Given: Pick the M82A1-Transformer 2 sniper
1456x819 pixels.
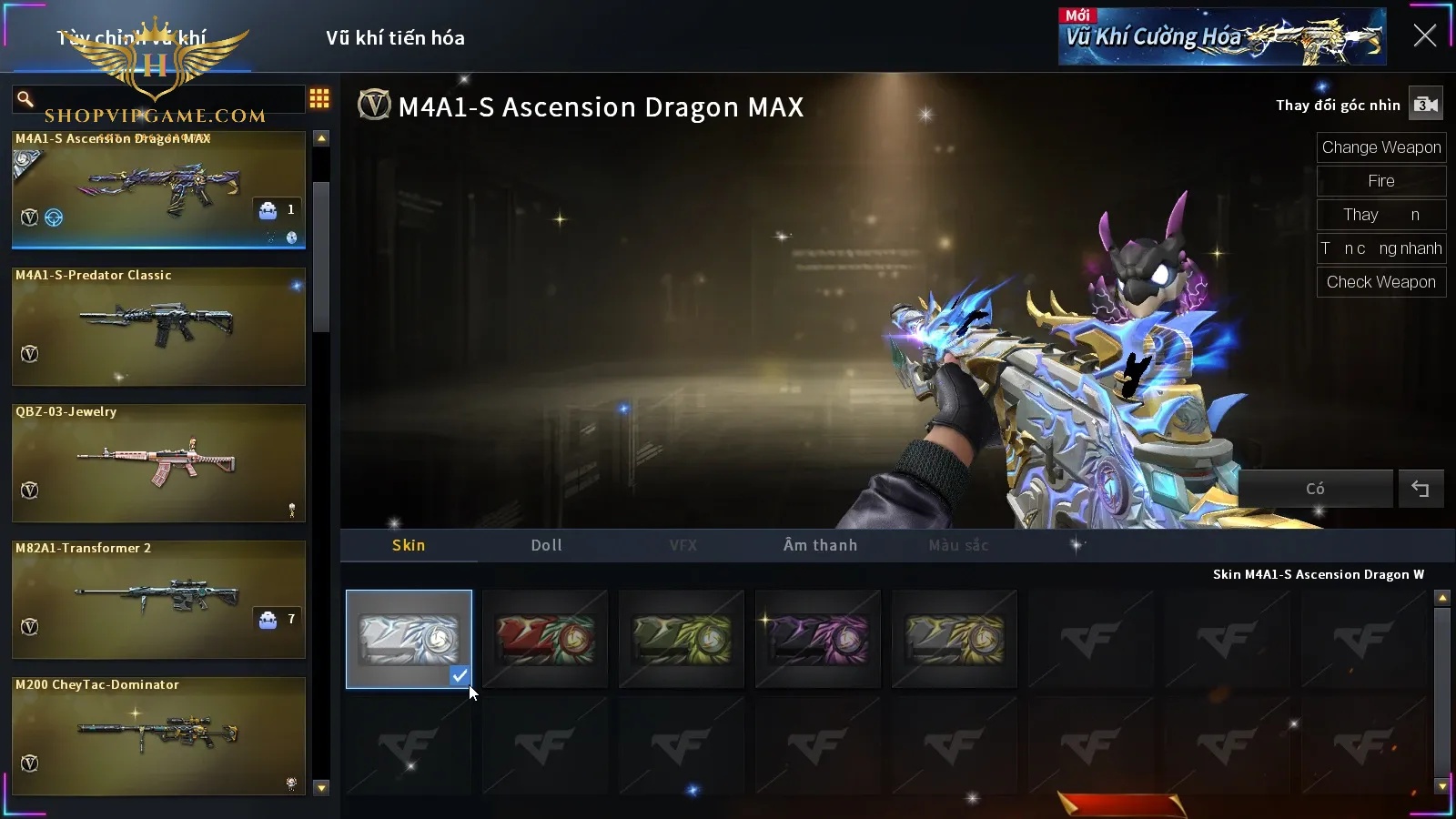Looking at the screenshot, I should tap(158, 599).
